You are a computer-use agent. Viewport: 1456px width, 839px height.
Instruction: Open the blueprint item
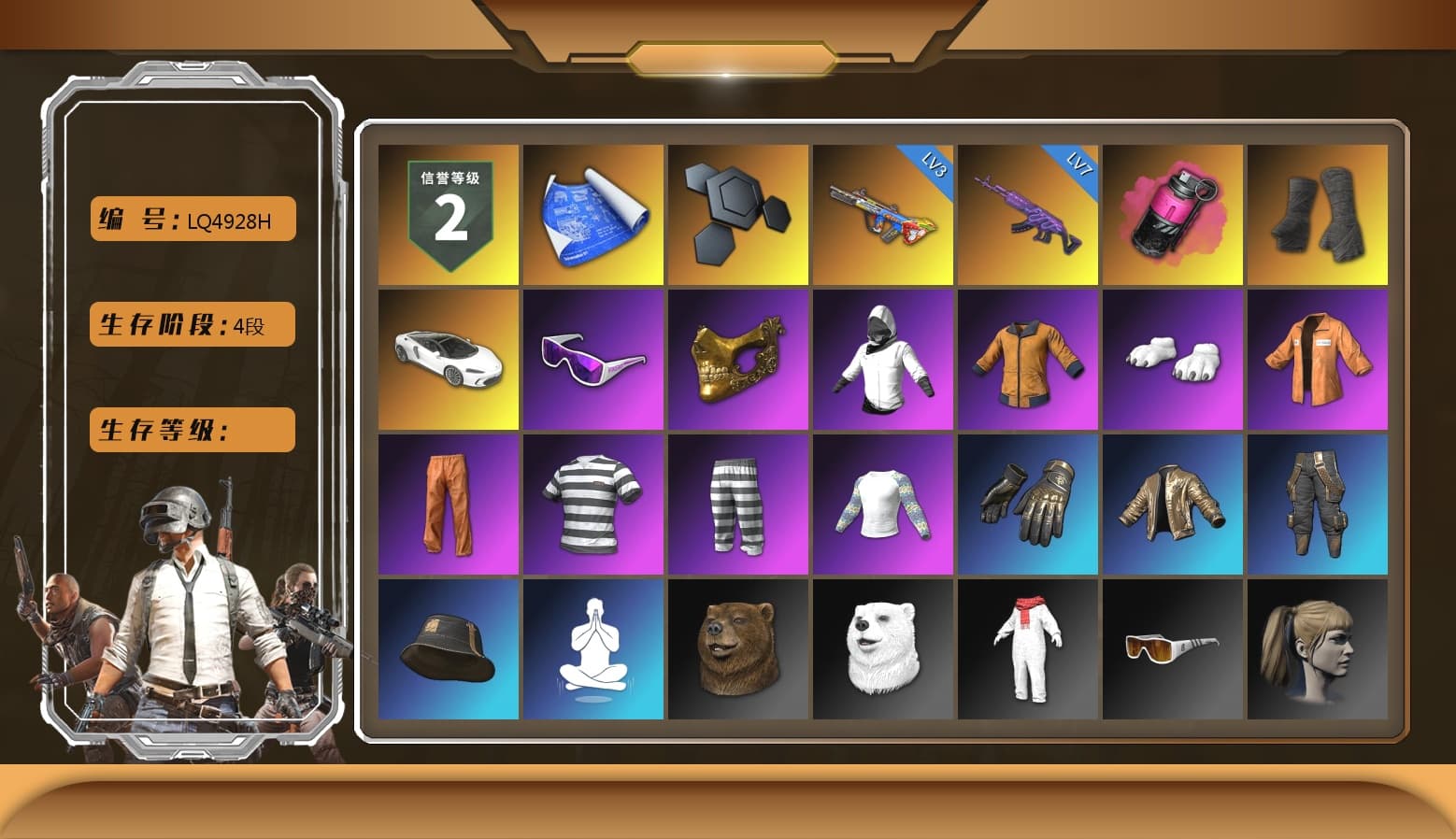(x=592, y=213)
